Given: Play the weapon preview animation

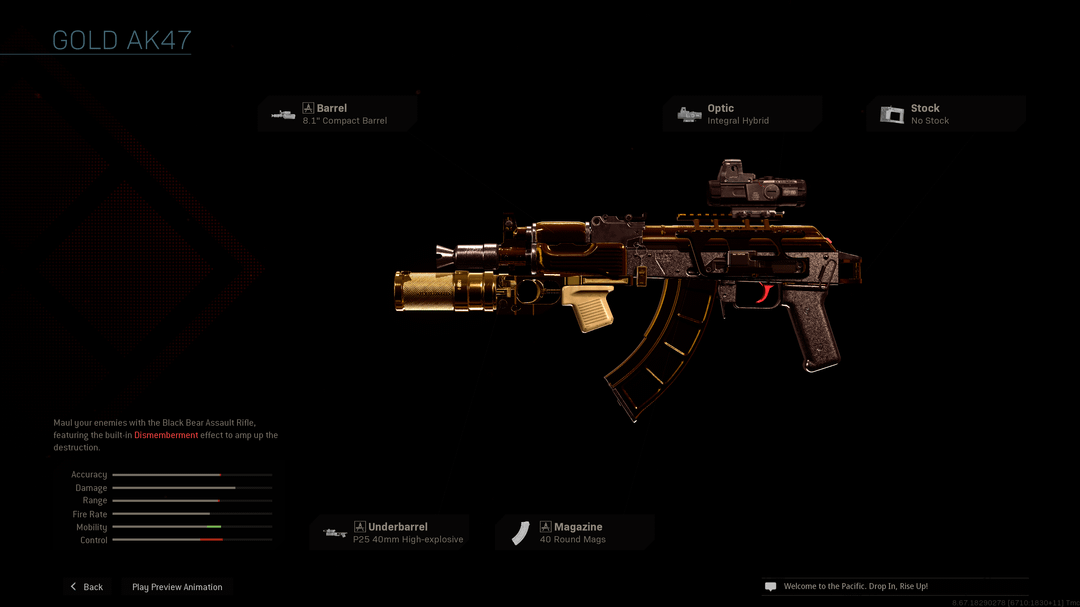Looking at the screenshot, I should point(177,587).
